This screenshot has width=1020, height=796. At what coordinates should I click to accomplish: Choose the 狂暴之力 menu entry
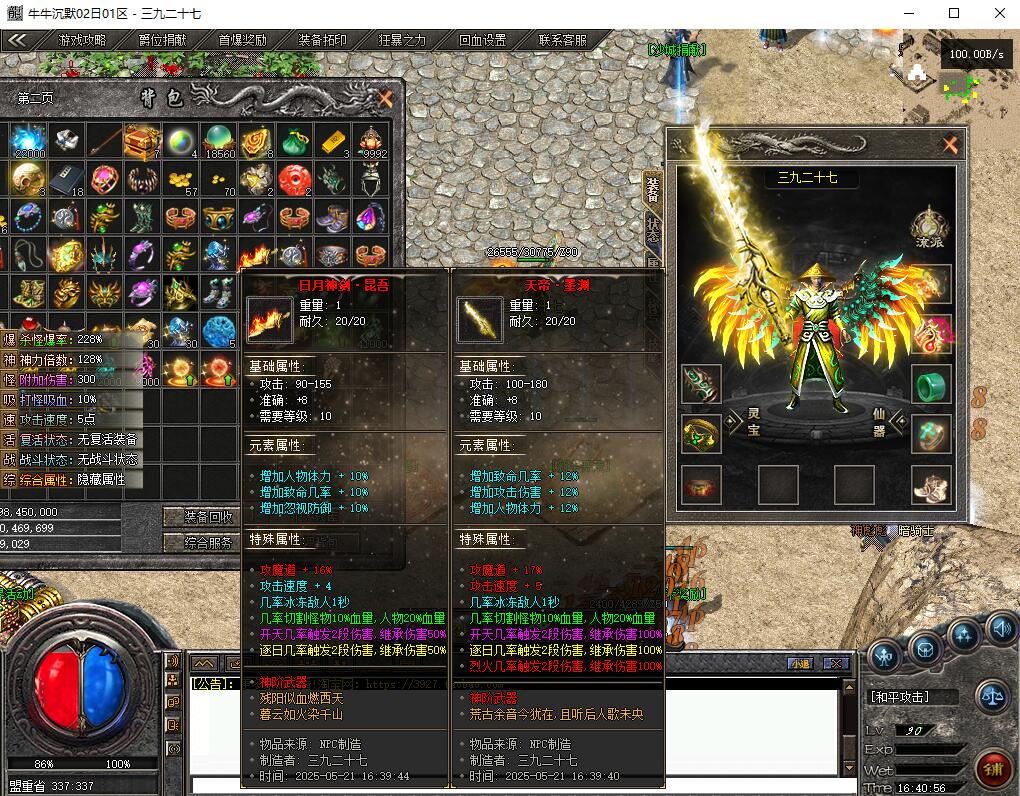pos(402,41)
